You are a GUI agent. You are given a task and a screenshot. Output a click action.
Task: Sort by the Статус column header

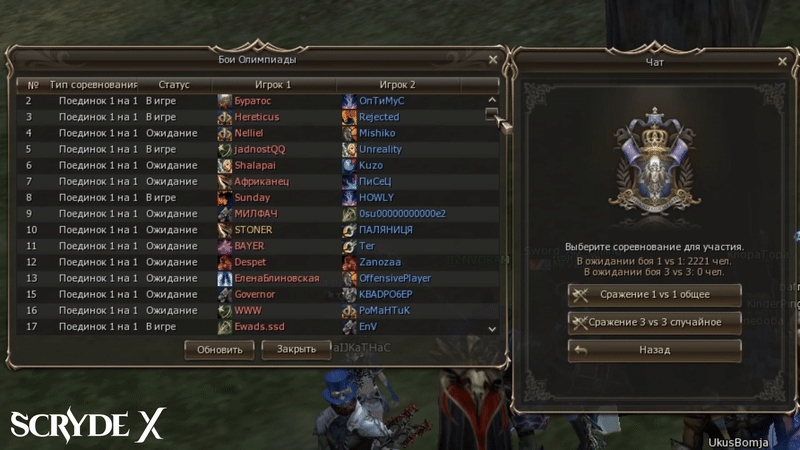tap(174, 85)
